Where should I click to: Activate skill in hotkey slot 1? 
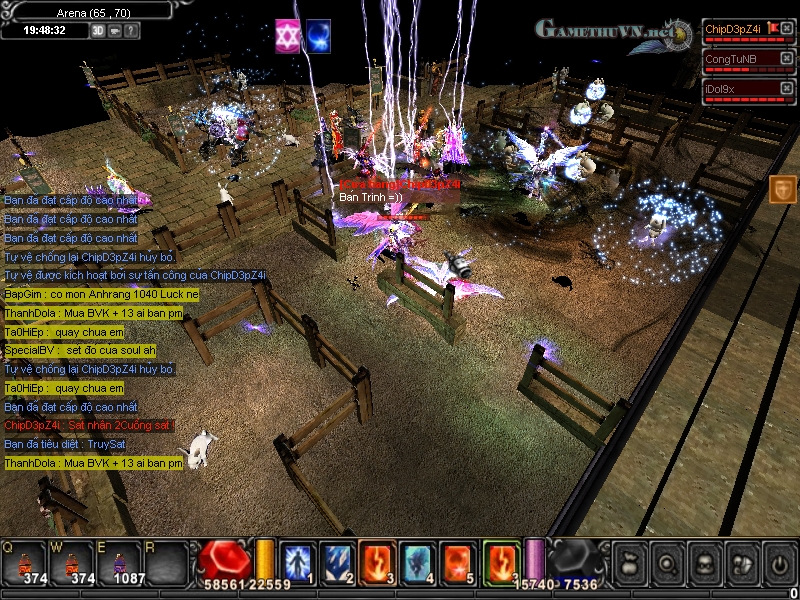[297, 561]
